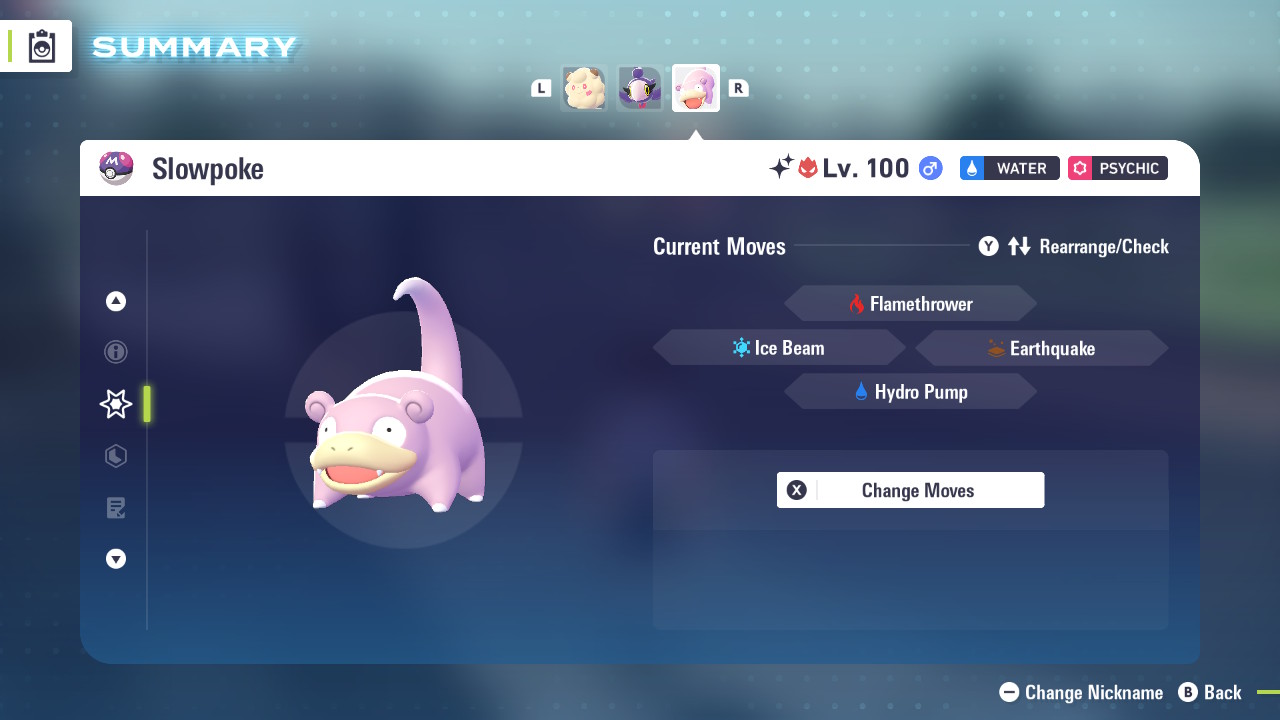This screenshot has height=720, width=1280.
Task: Open the memo notes page icon
Action: (115, 508)
